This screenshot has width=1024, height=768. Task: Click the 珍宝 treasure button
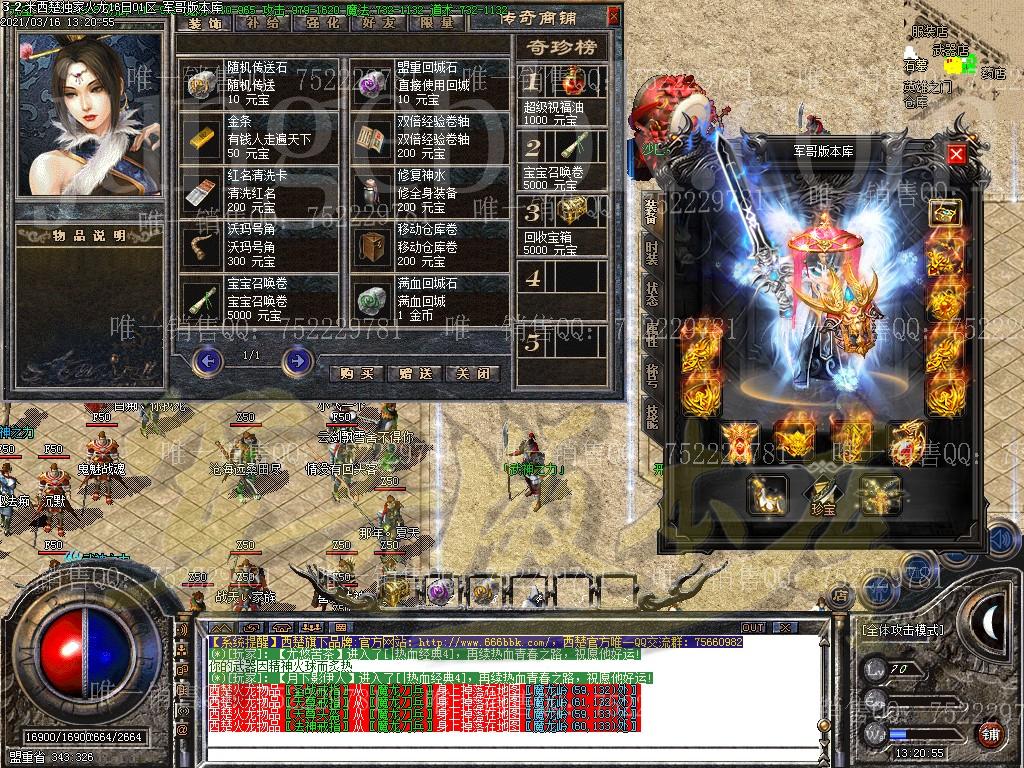(824, 496)
